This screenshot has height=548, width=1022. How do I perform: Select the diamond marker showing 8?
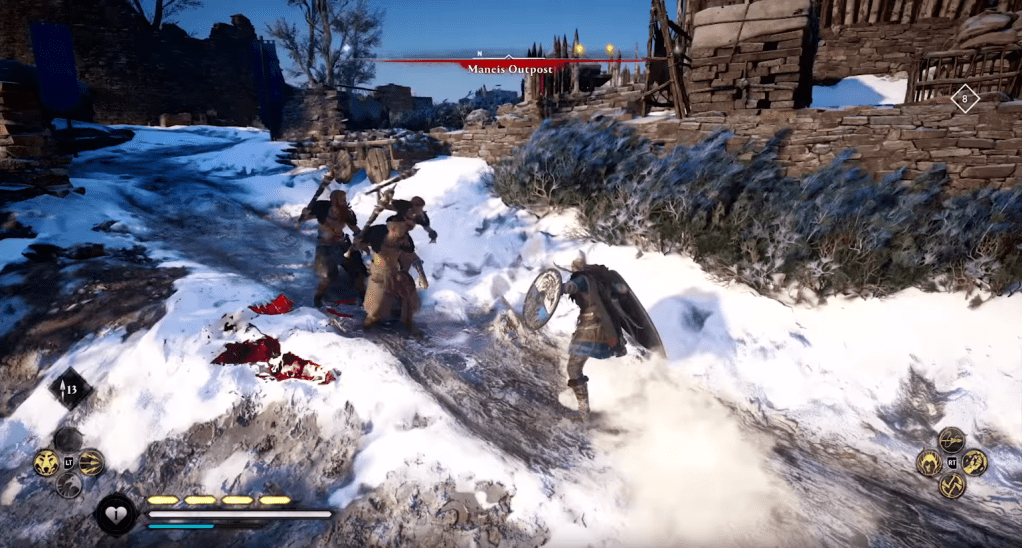coord(964,98)
